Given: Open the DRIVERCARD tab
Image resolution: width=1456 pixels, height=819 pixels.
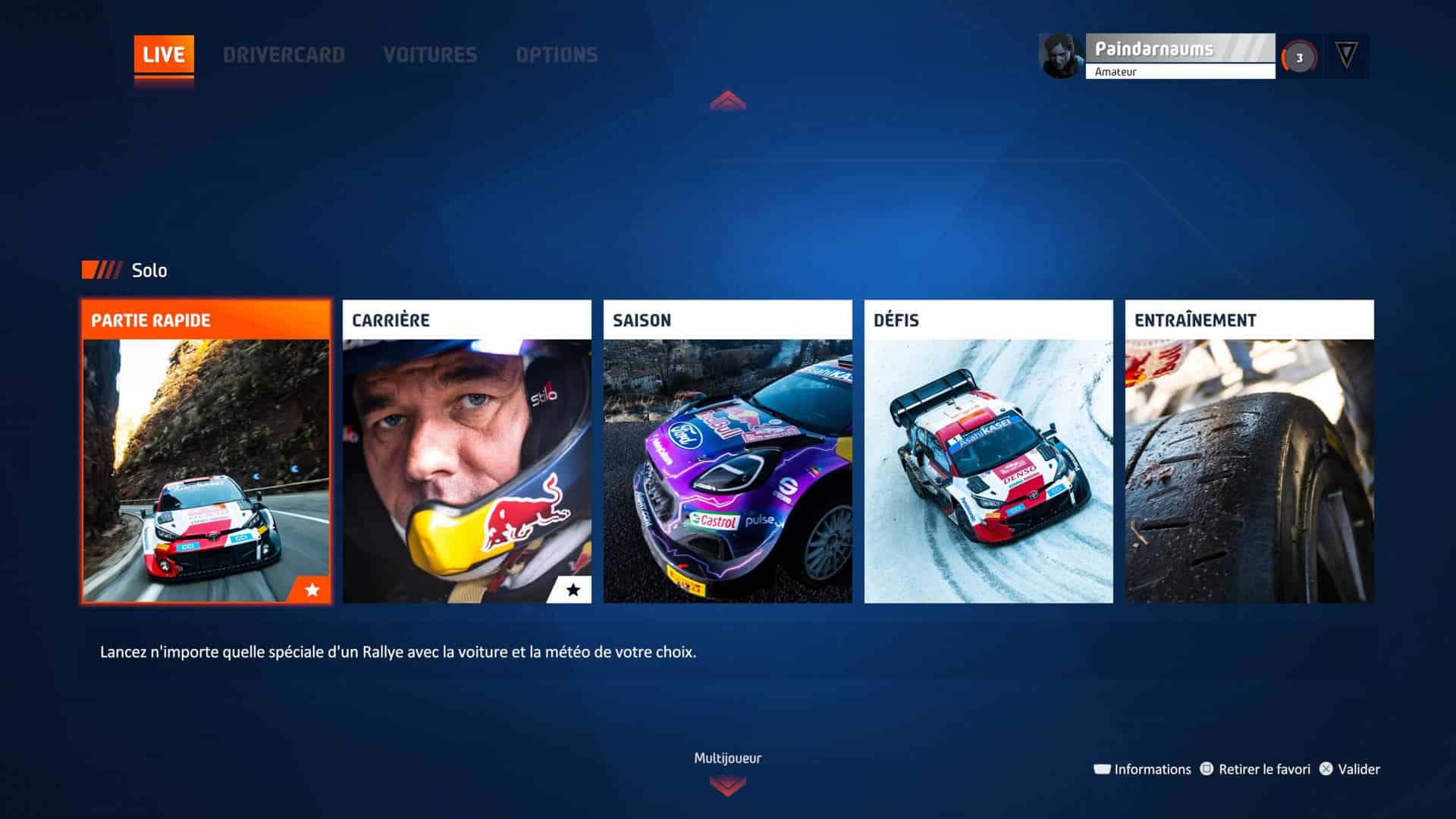Looking at the screenshot, I should coord(284,55).
